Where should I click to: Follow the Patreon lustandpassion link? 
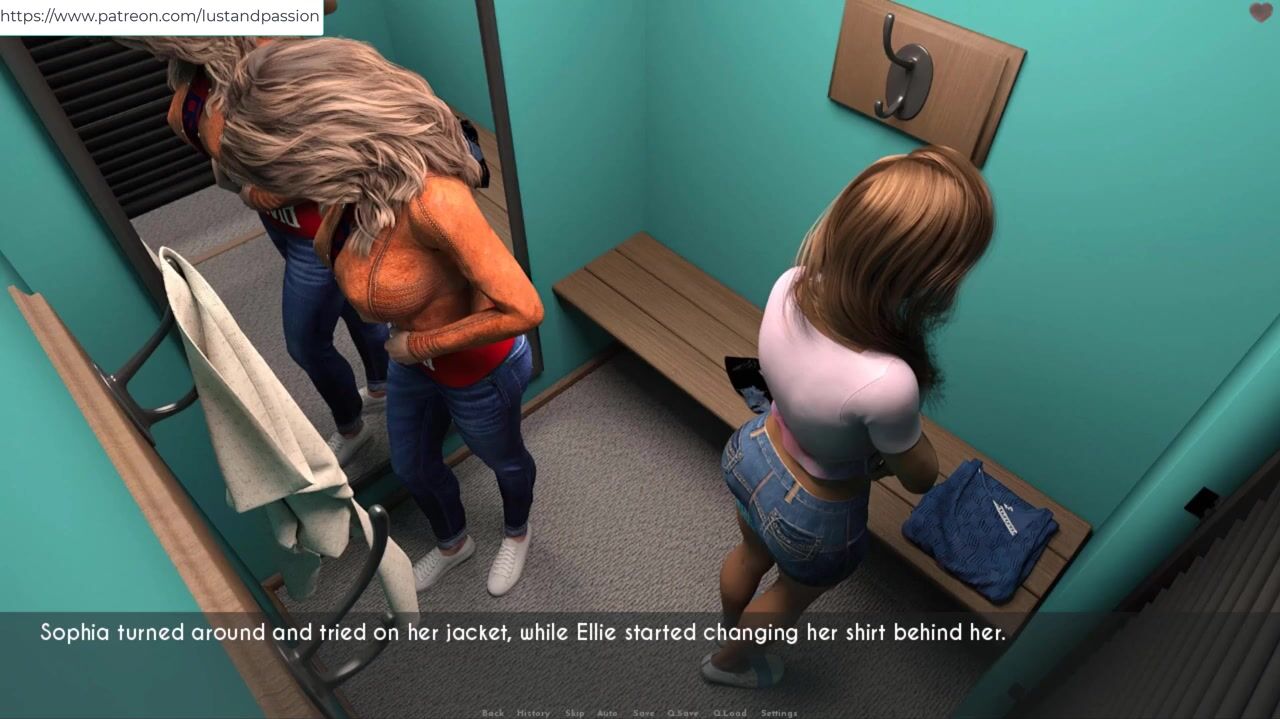pyautogui.click(x=160, y=16)
